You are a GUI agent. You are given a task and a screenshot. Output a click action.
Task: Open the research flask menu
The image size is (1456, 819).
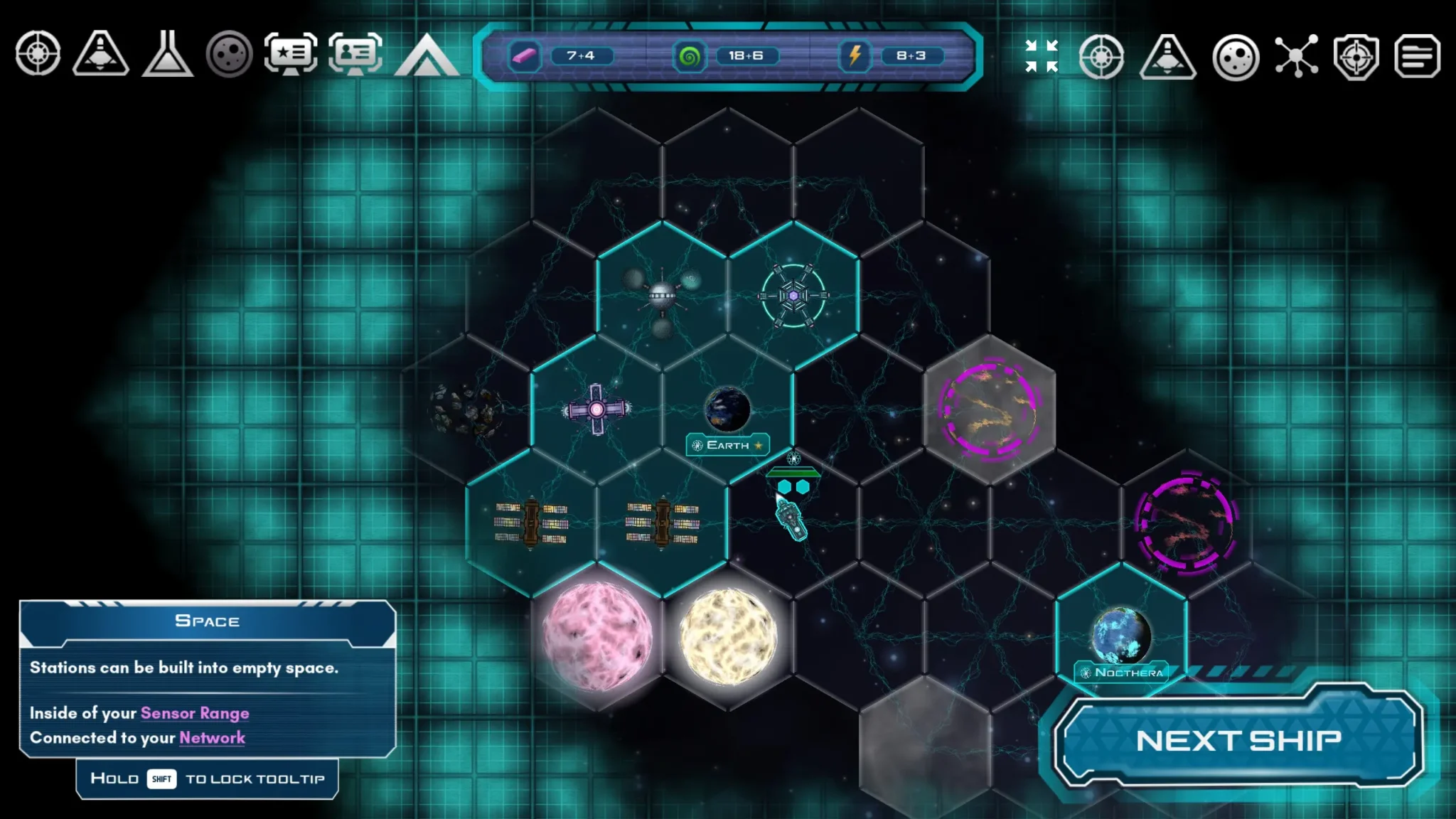[167, 54]
